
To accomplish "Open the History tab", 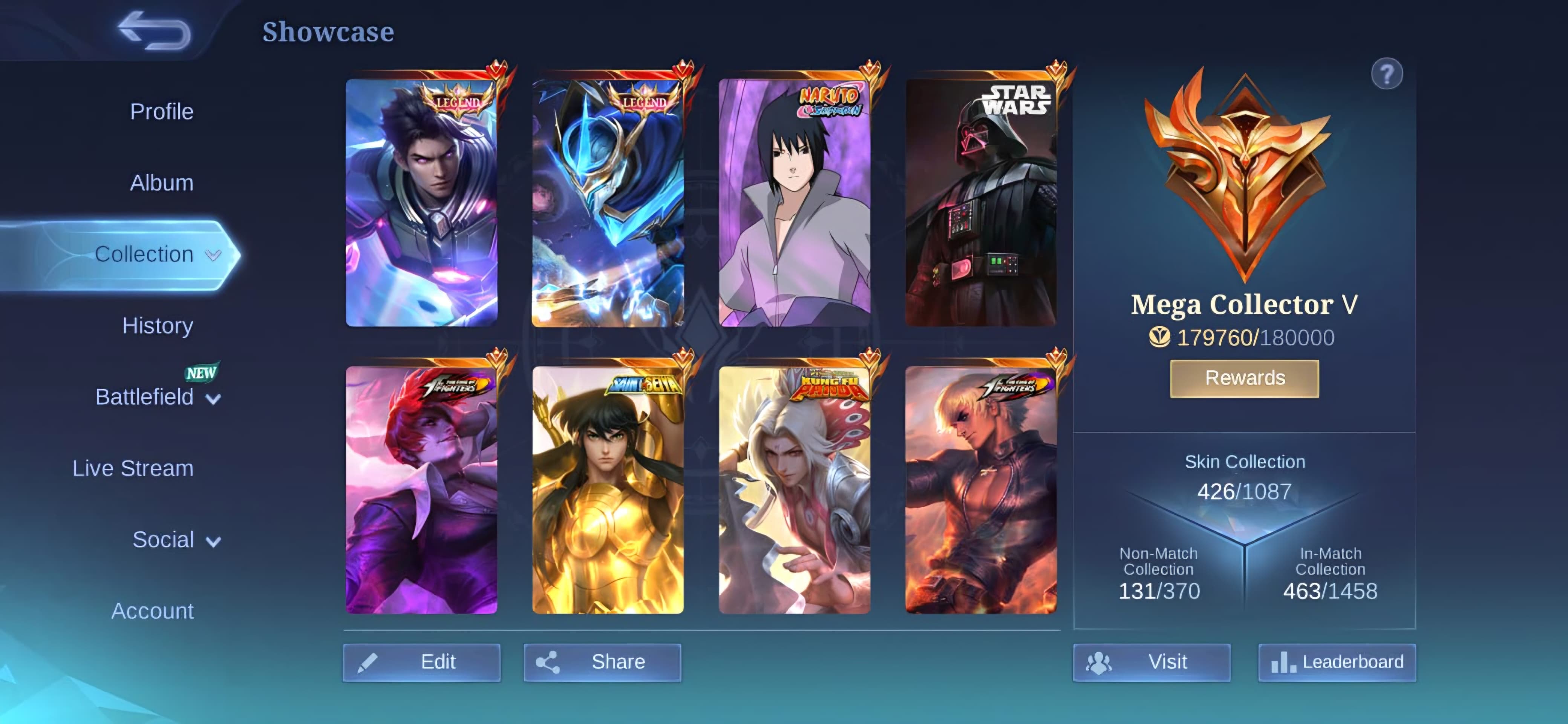I will click(158, 326).
